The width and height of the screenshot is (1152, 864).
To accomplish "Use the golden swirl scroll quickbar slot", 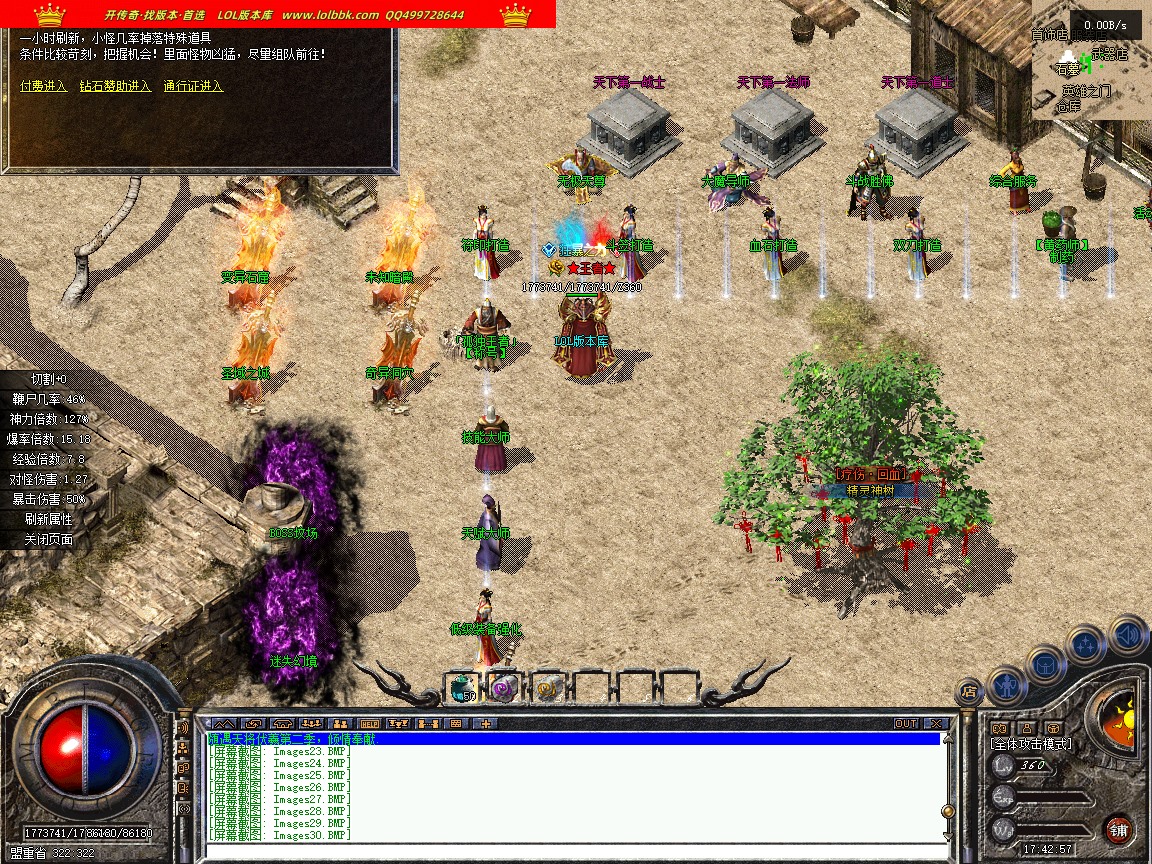I will [547, 687].
